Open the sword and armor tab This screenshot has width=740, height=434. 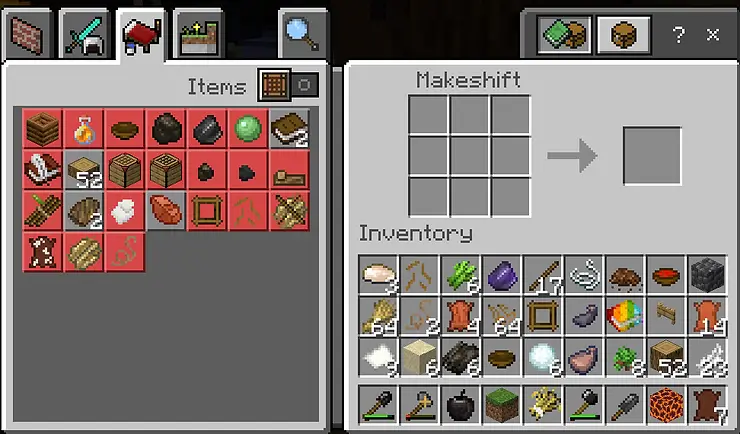(x=82, y=36)
